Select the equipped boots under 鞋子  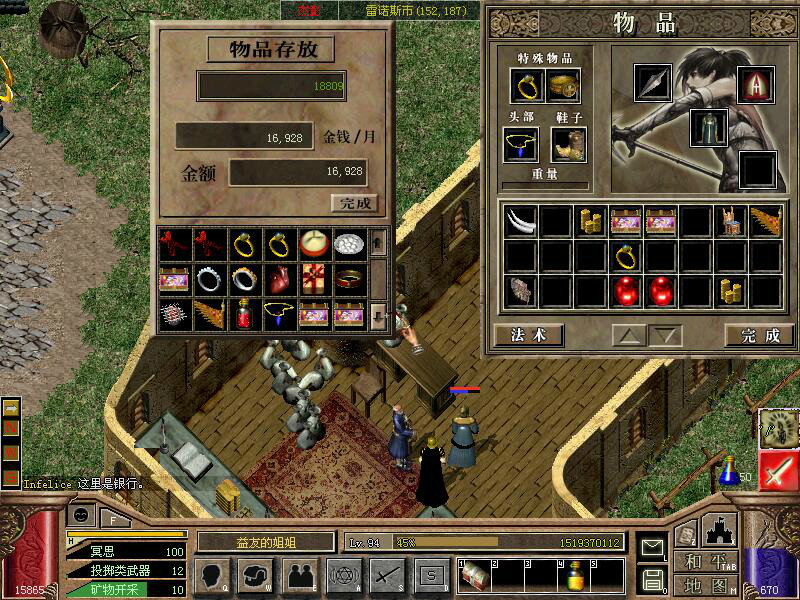tap(568, 145)
